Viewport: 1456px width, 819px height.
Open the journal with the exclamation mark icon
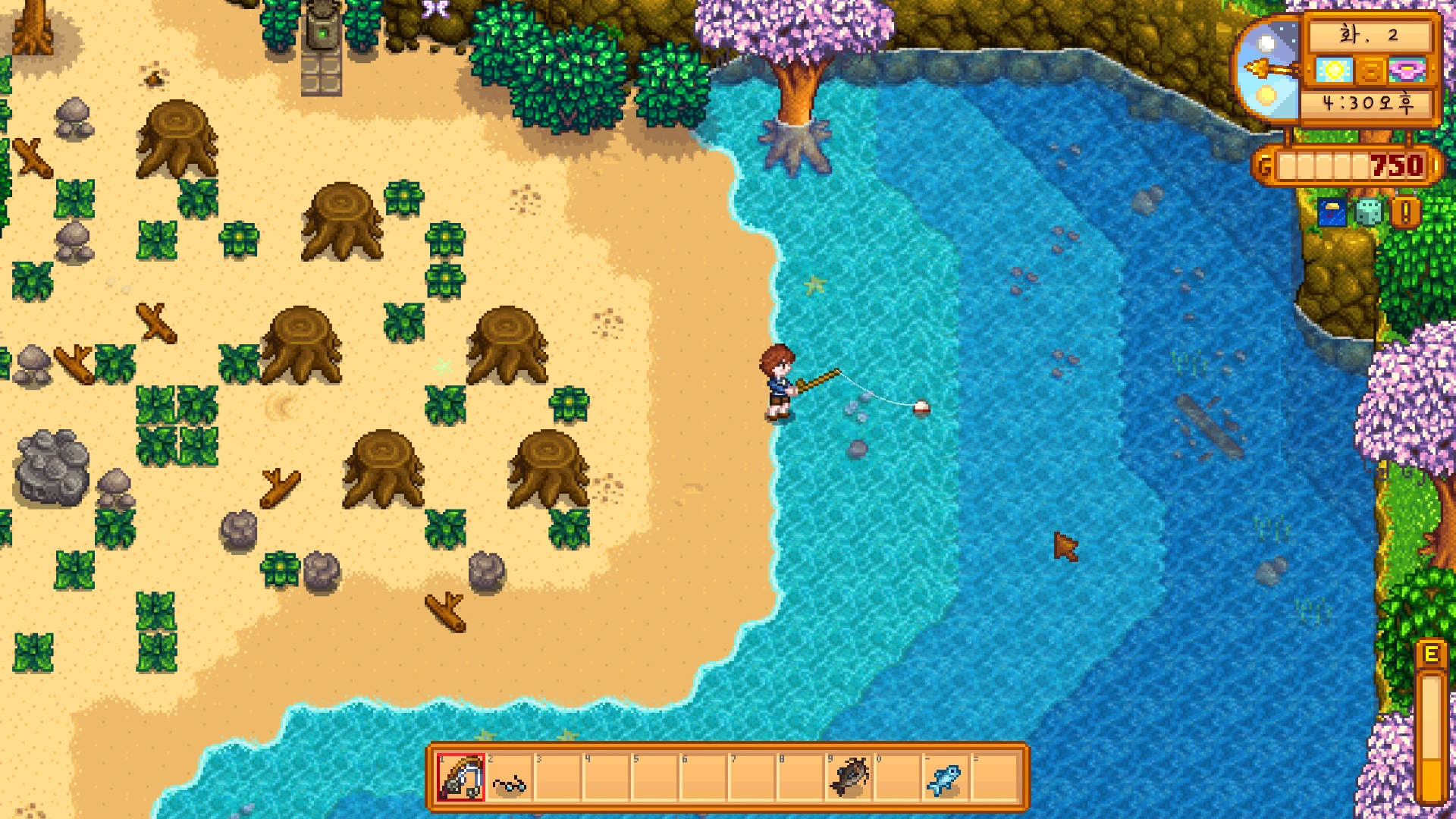click(1405, 213)
